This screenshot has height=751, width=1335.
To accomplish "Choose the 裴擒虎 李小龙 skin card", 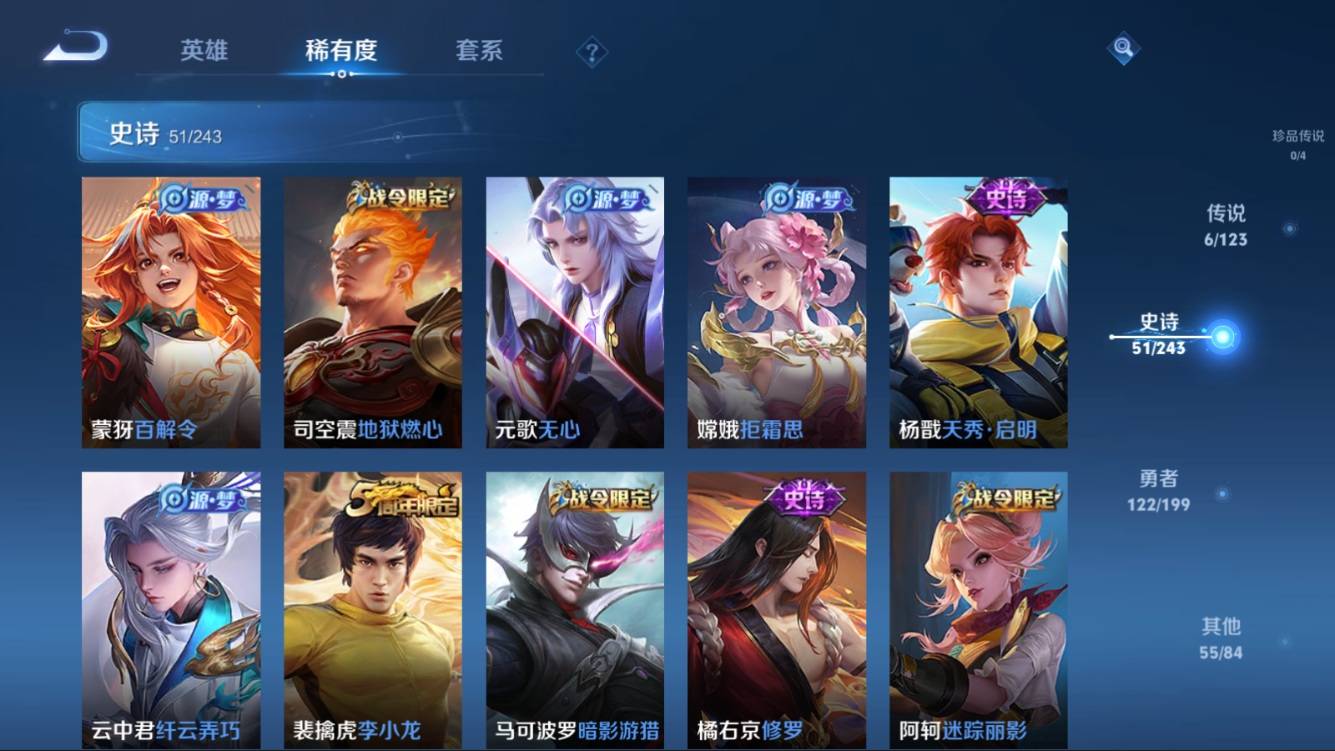I will [x=373, y=608].
